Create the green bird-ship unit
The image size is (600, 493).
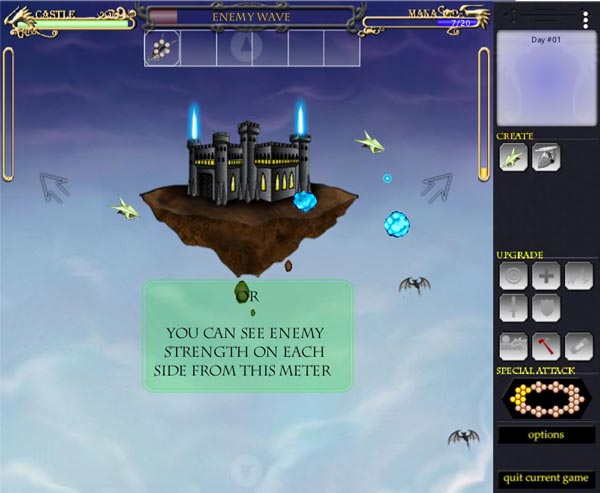click(x=515, y=158)
